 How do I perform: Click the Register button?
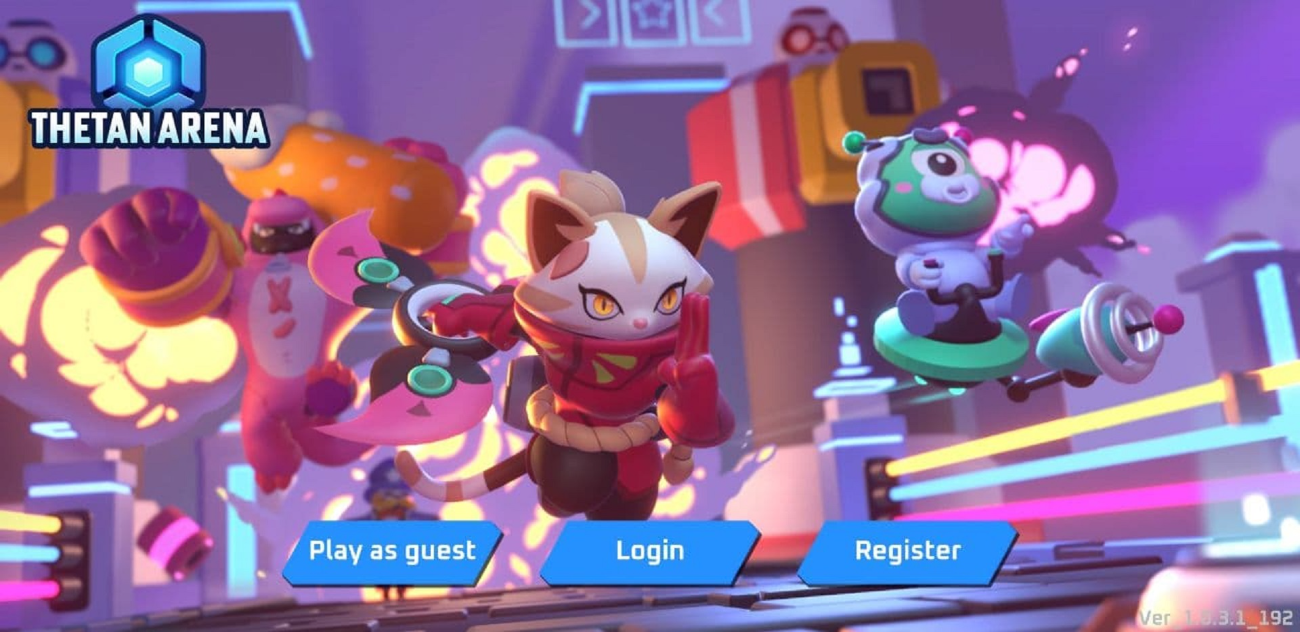pyautogui.click(x=907, y=551)
